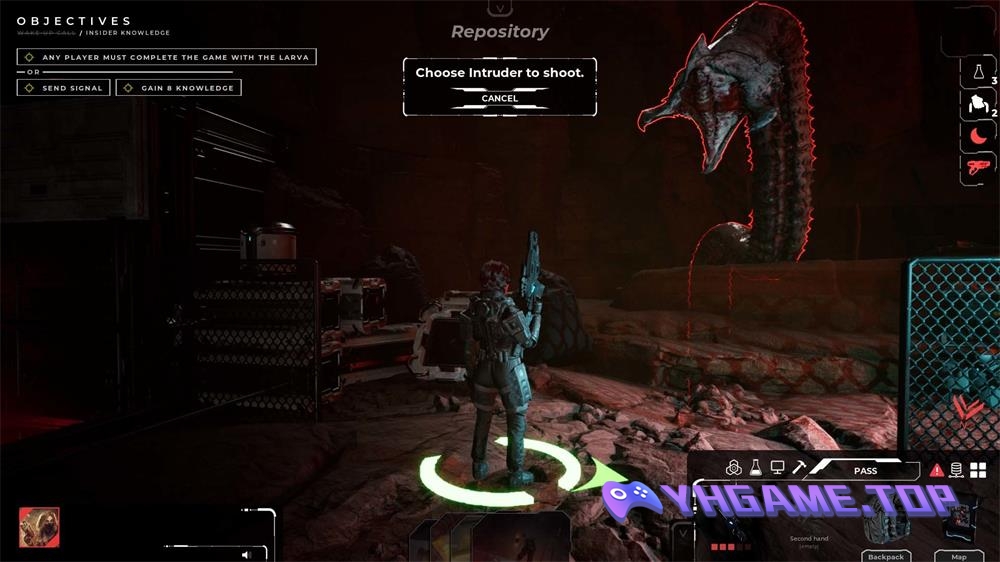1000x562 pixels.
Task: Click the hexagon cluster action icon
Action: pyautogui.click(x=733, y=468)
